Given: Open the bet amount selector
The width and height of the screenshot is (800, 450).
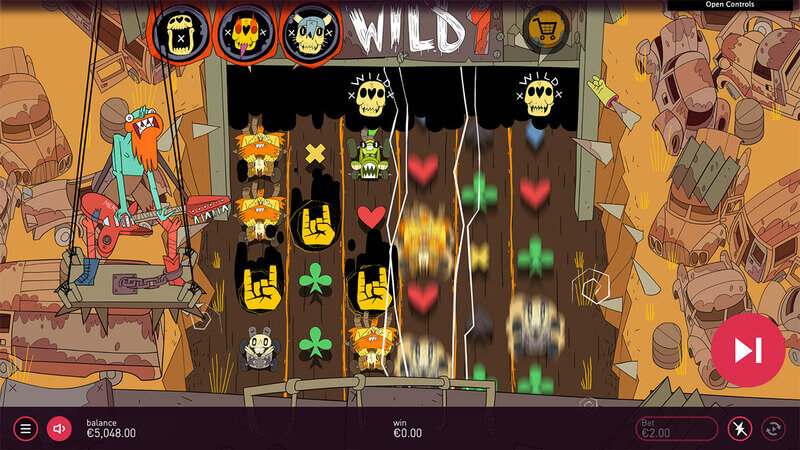Looking at the screenshot, I should pyautogui.click(x=678, y=429).
